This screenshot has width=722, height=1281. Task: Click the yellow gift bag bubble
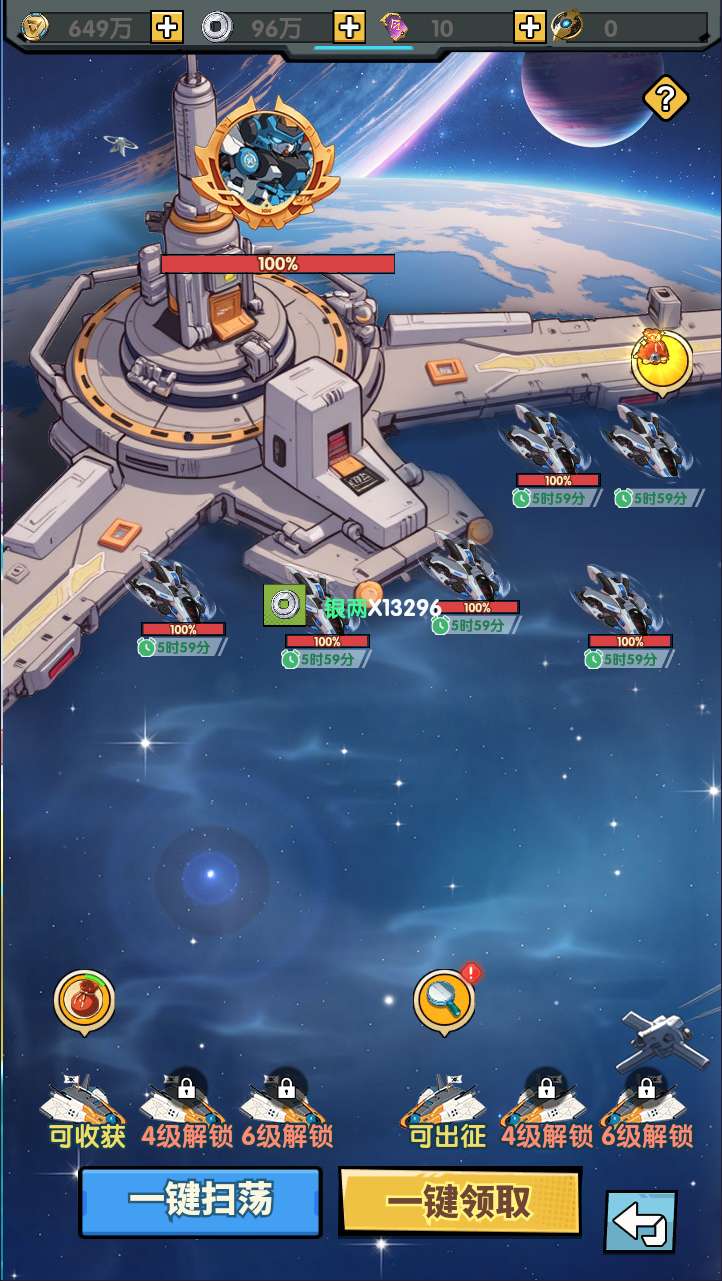[x=661, y=360]
